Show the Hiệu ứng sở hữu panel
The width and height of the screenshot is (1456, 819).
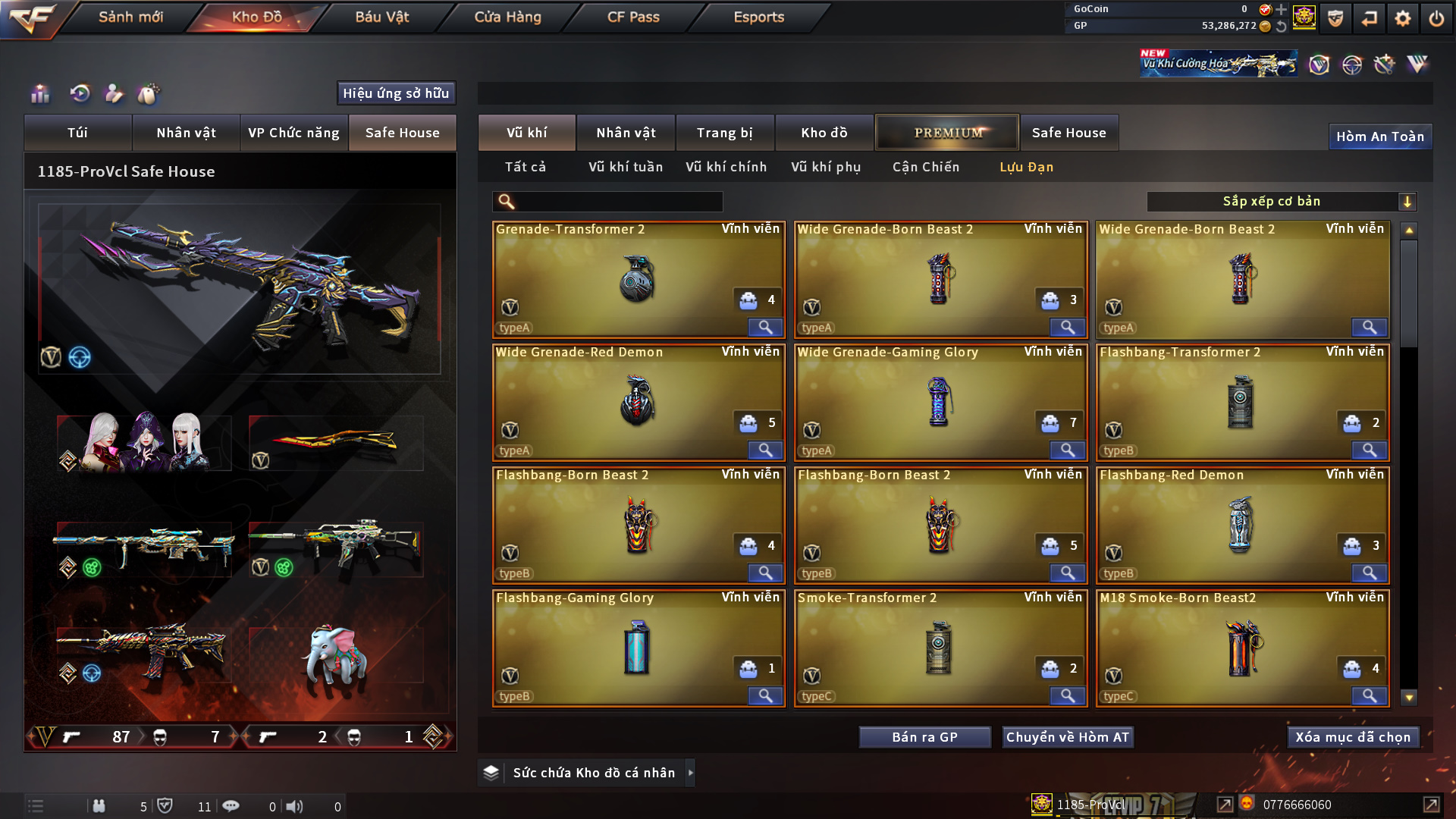(396, 93)
